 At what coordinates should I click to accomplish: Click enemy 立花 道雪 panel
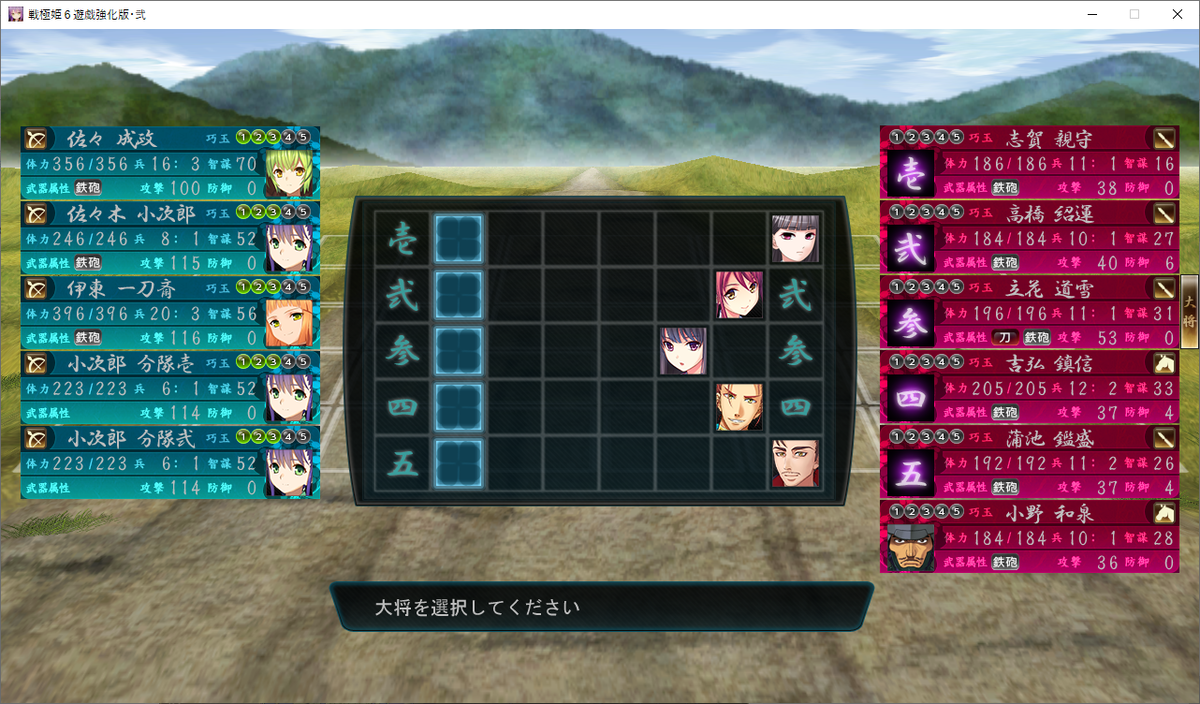tap(1030, 312)
